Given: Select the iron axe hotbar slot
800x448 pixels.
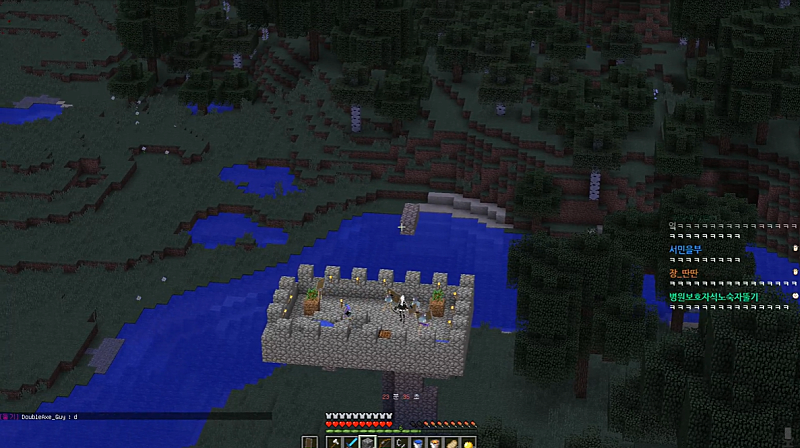Looking at the screenshot, I should (334, 442).
